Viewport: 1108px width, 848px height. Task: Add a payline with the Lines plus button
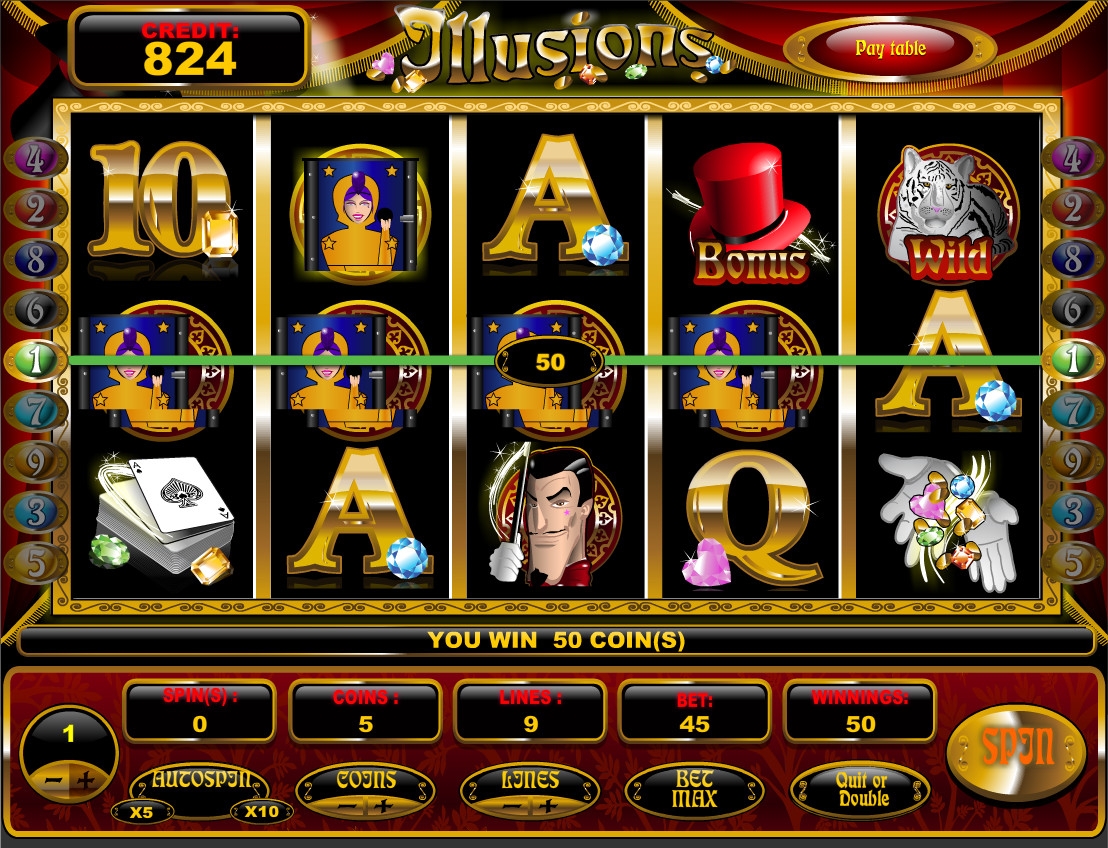[x=546, y=806]
